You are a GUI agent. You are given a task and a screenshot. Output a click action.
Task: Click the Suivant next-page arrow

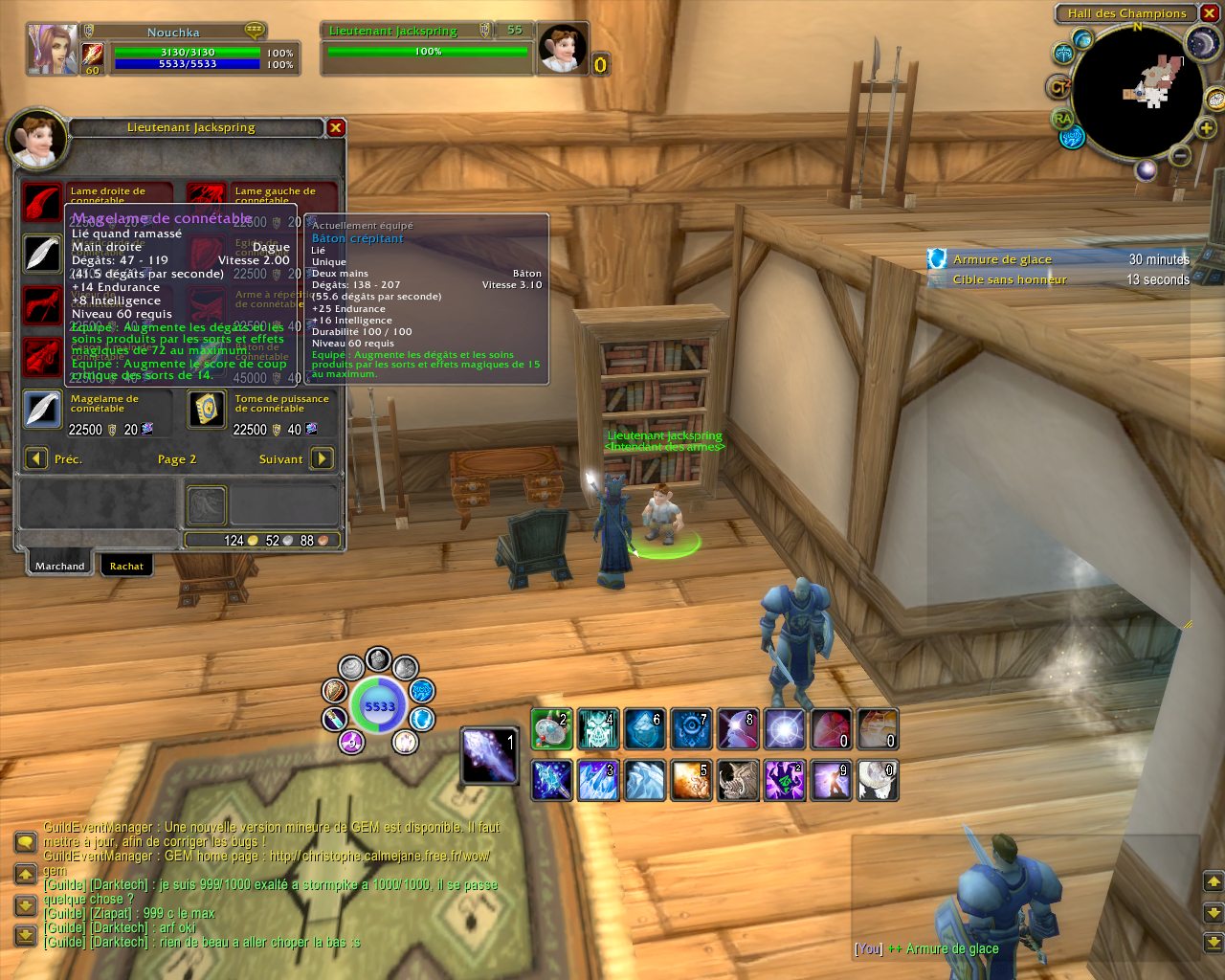coord(323,458)
